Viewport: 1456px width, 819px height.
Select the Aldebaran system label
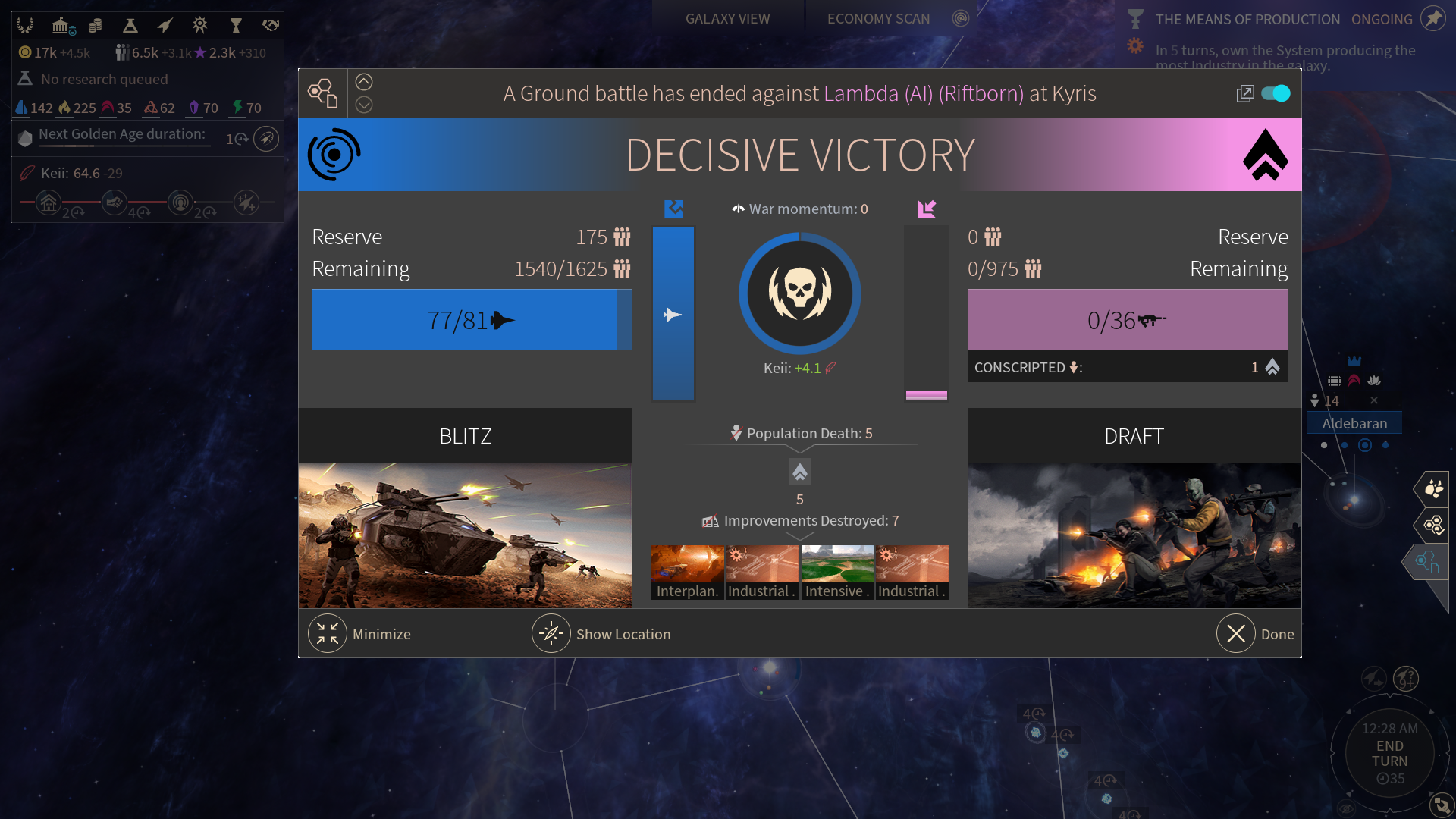pos(1354,423)
